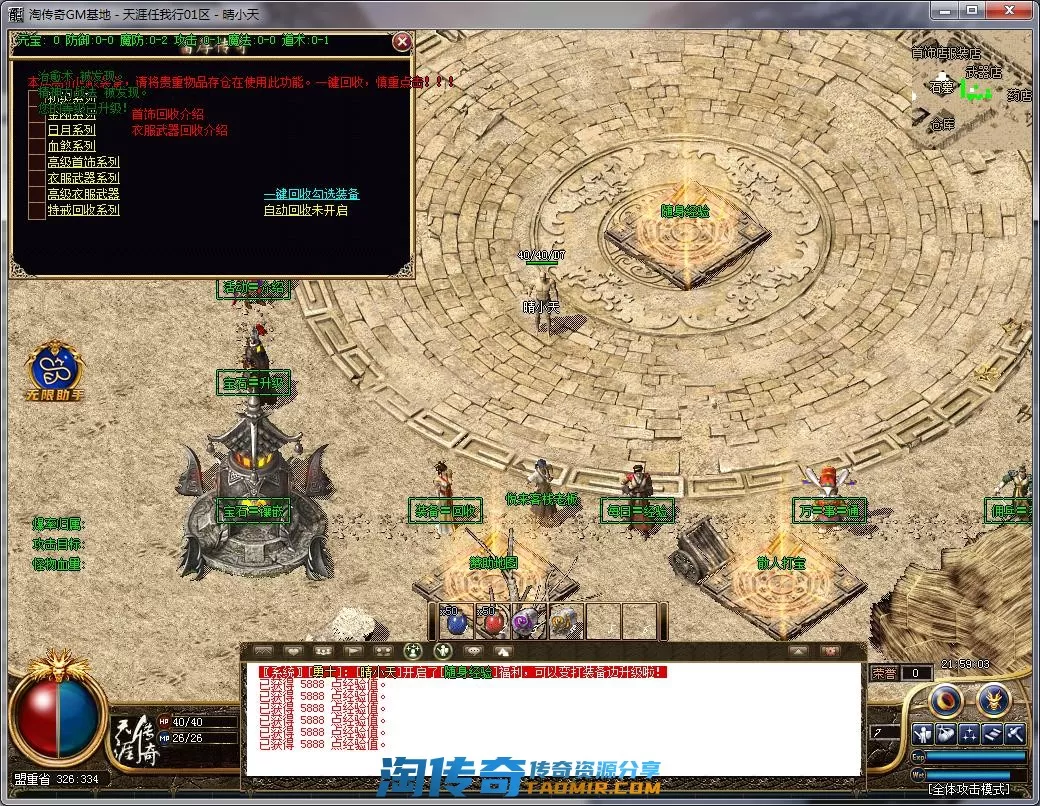Image resolution: width=1040 pixels, height=806 pixels.
Task: Toggle the 自动回收未开启 option
Action: point(305,210)
